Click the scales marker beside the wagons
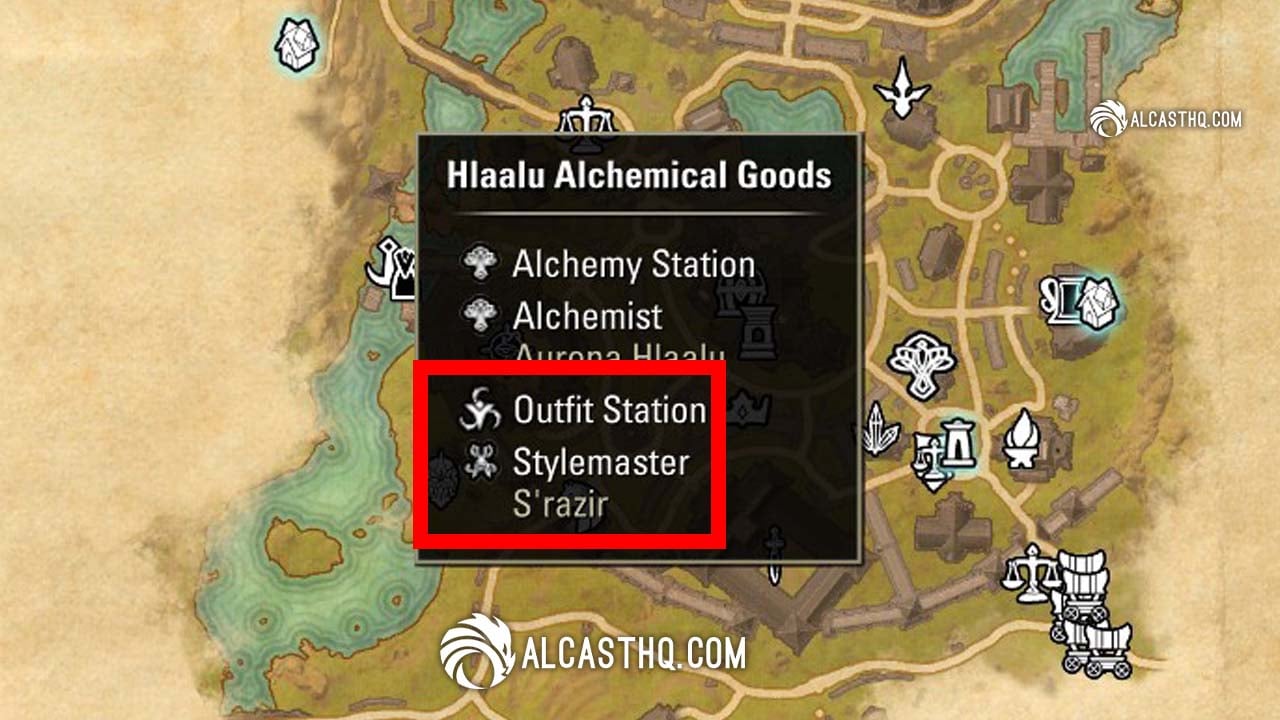The width and height of the screenshot is (1280, 720). coord(1034,576)
